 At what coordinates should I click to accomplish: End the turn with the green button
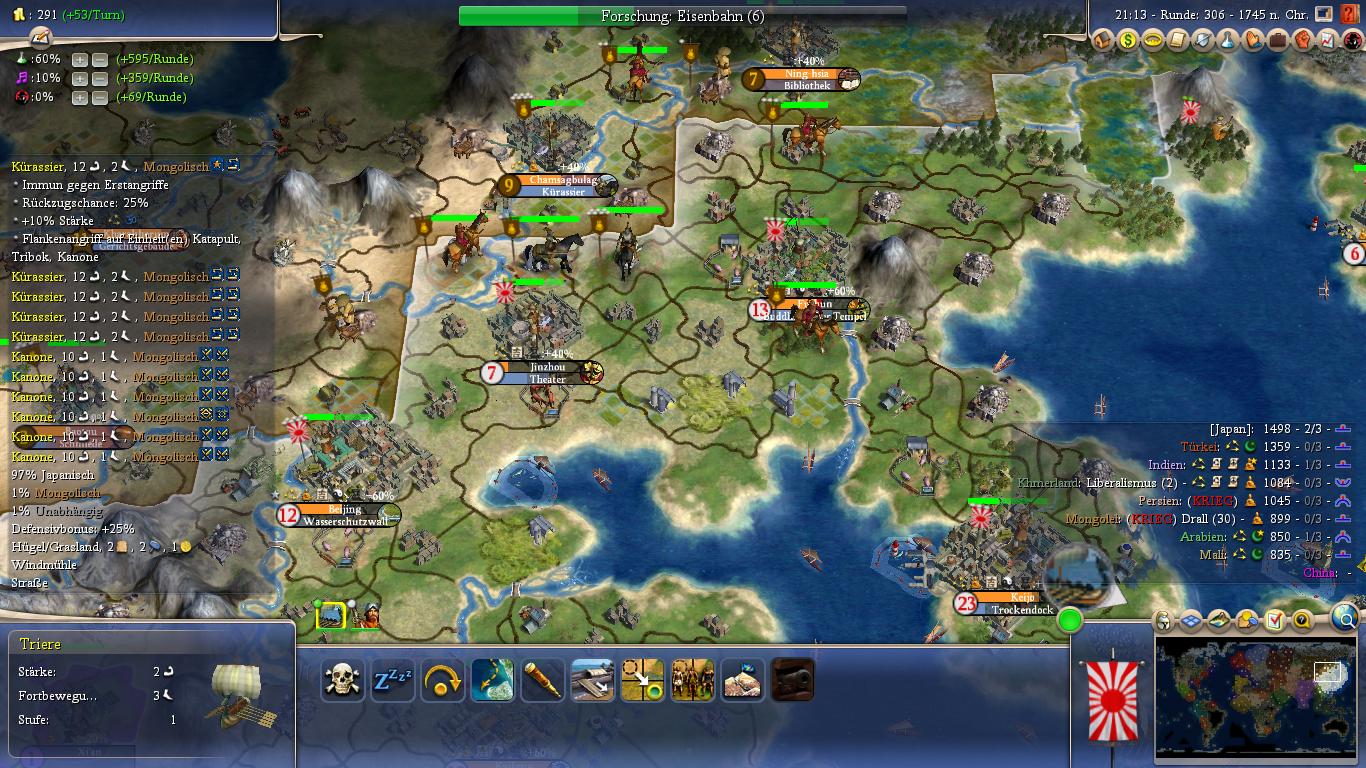(x=1070, y=620)
